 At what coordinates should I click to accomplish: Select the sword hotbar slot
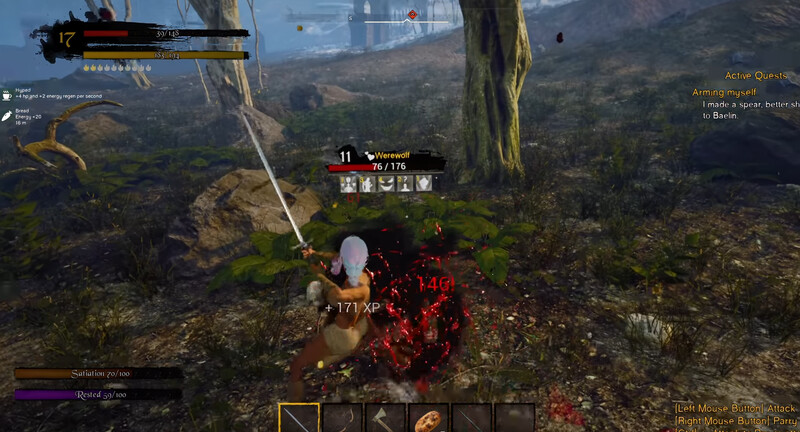[x=299, y=418]
